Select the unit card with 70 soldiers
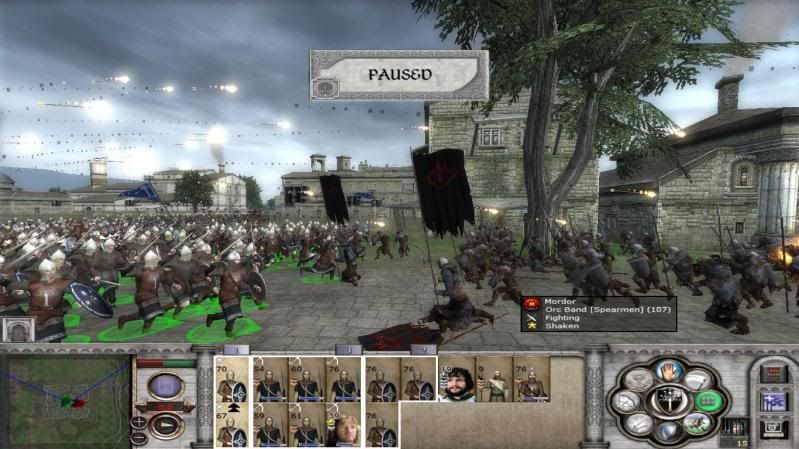The width and height of the screenshot is (799, 449). coord(233,379)
